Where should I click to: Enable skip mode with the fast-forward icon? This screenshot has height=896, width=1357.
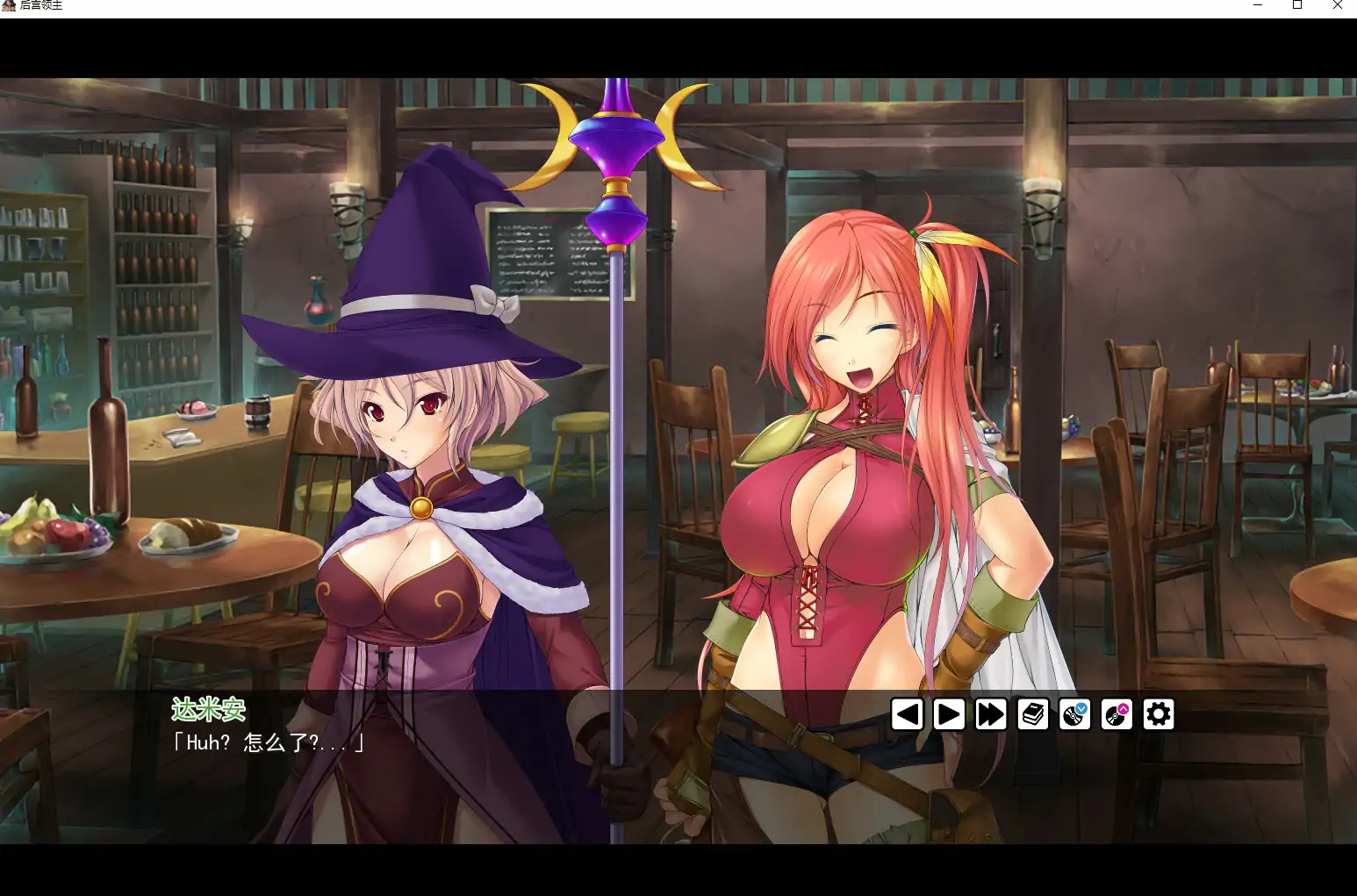(x=991, y=714)
